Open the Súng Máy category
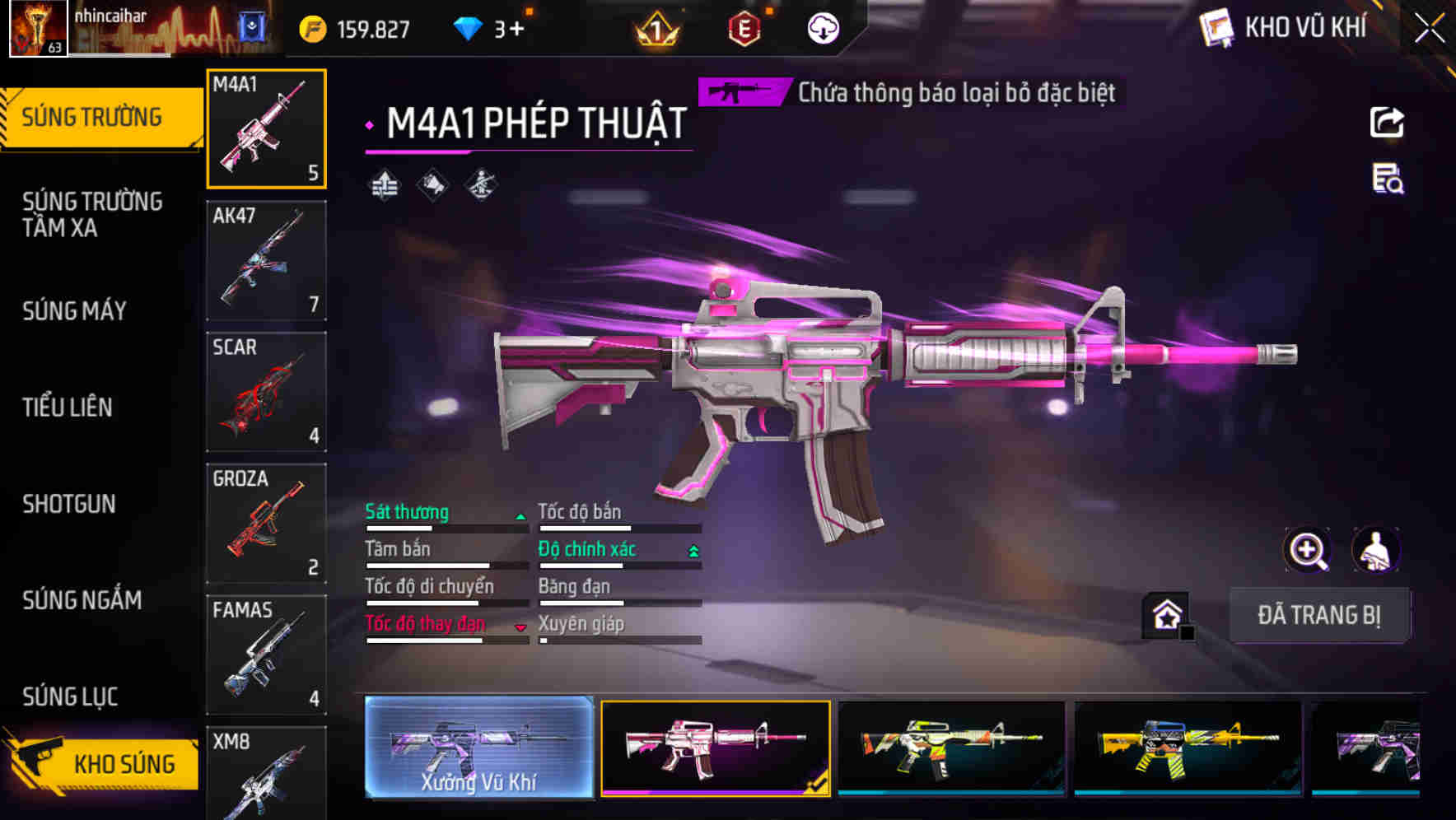 [x=75, y=310]
